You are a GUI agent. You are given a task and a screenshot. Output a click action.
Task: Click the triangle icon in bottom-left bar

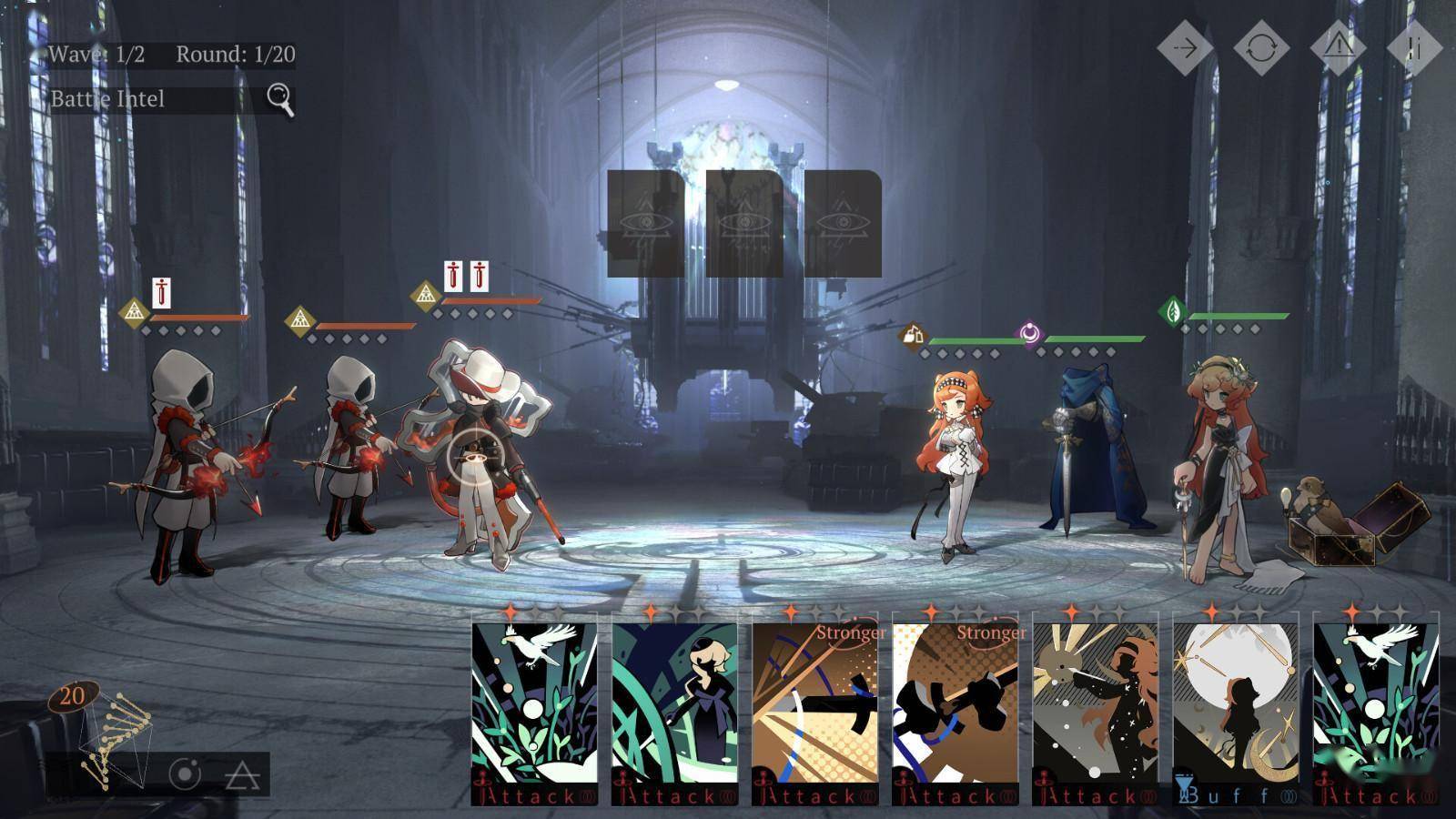pyautogui.click(x=242, y=774)
